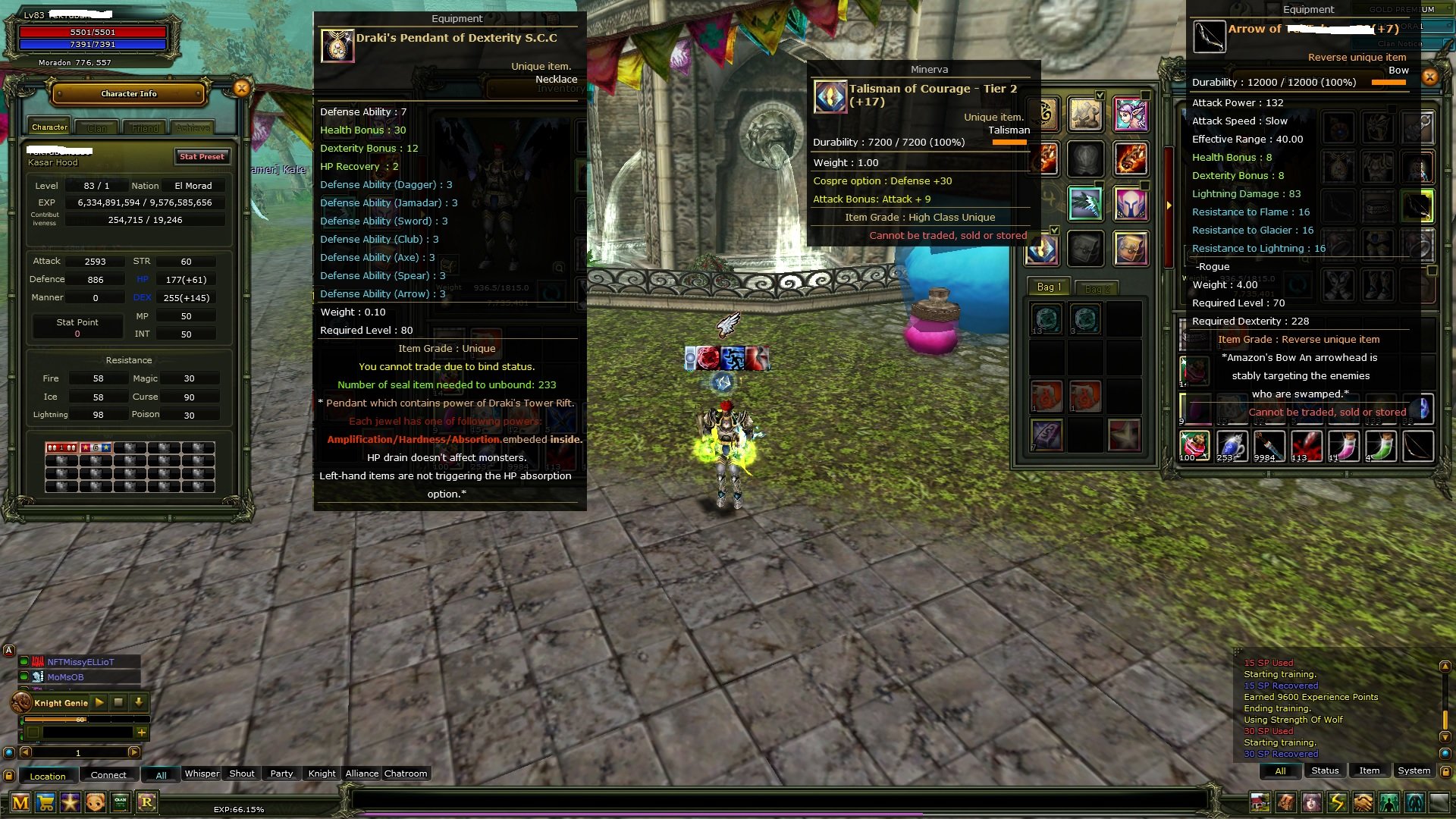The width and height of the screenshot is (1456, 819).
Task: Open the handshake trade icon
Action: 1363,802
